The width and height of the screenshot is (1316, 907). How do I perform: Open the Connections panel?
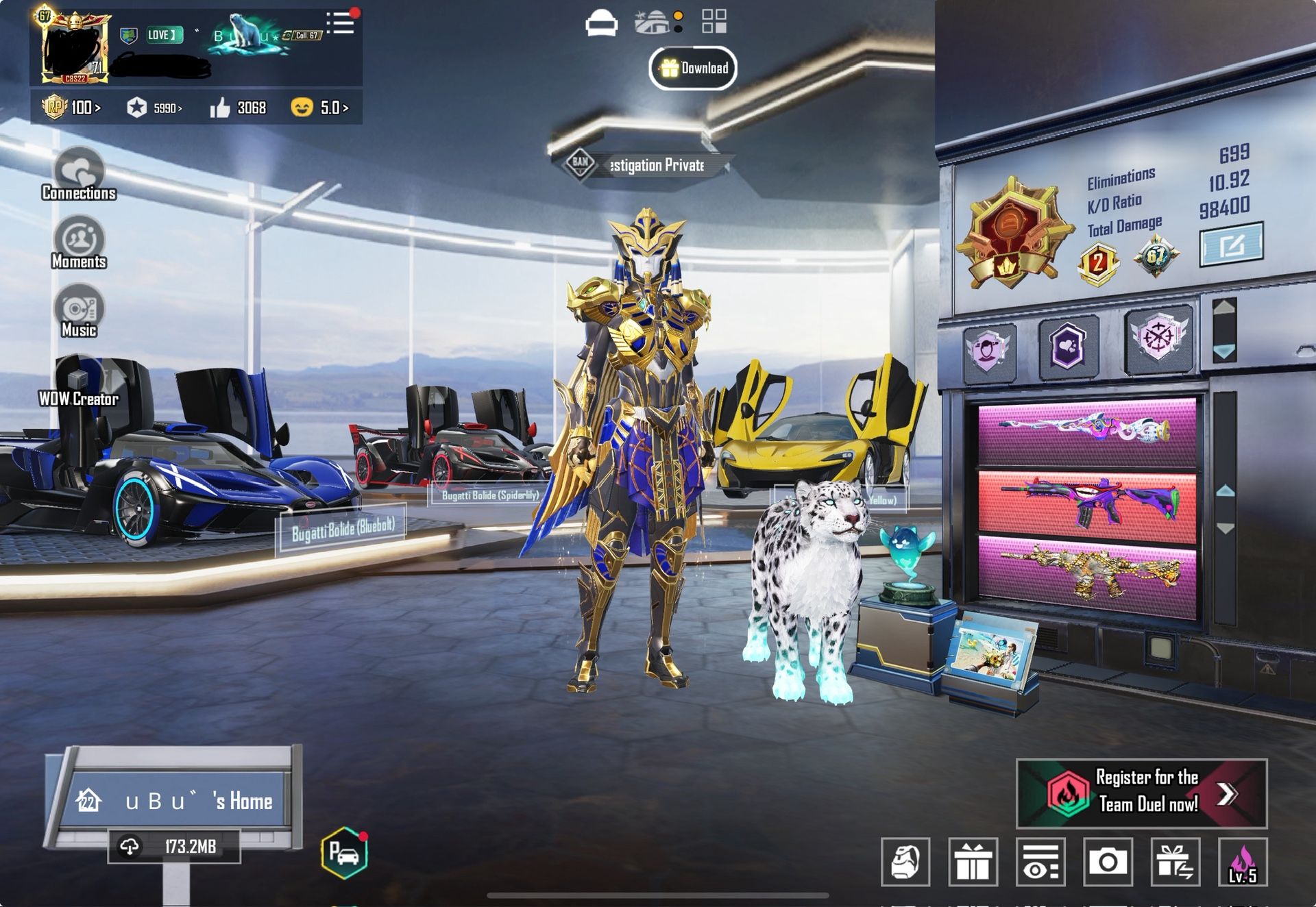tap(79, 175)
